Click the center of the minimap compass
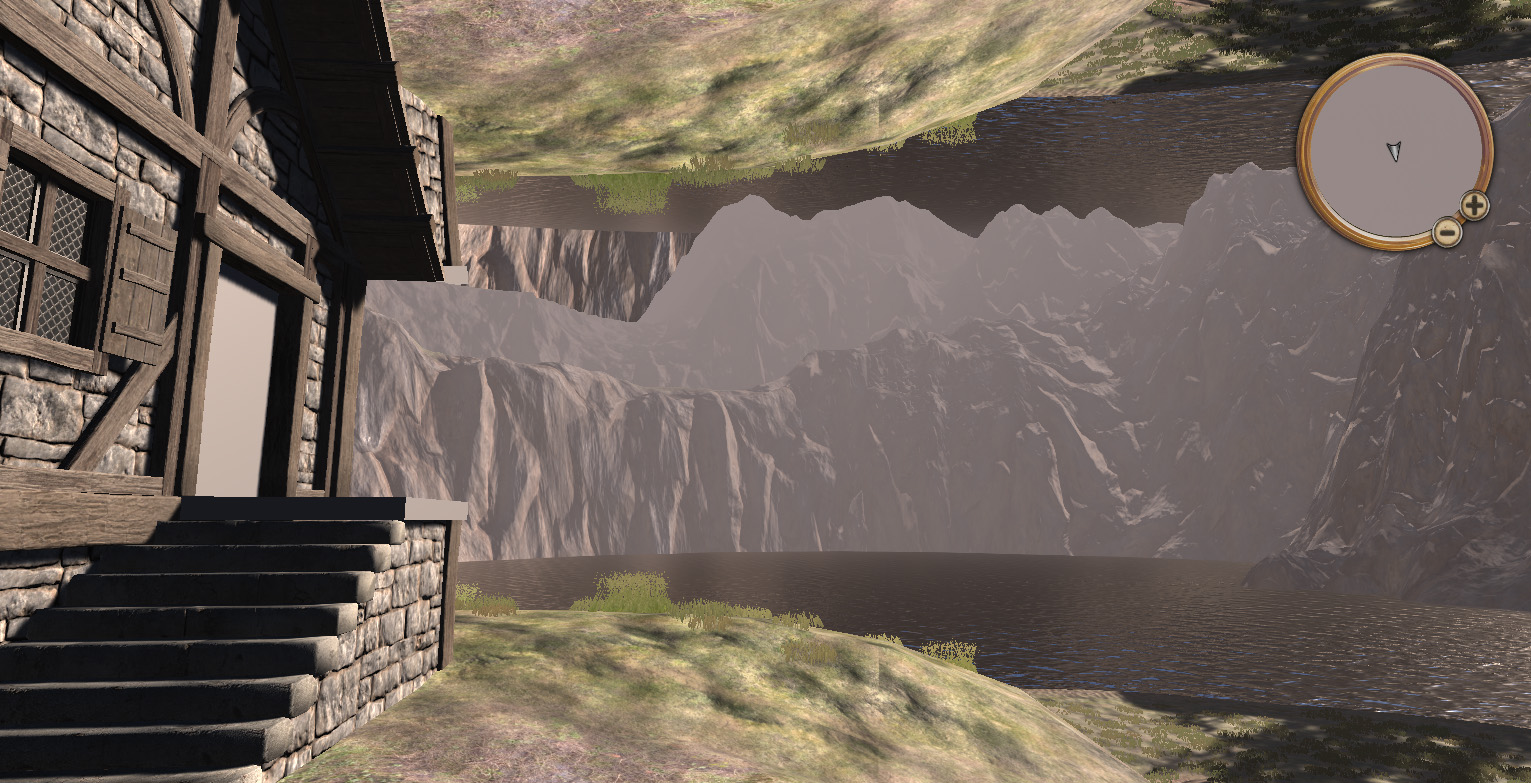This screenshot has height=783, width=1531. click(1393, 150)
